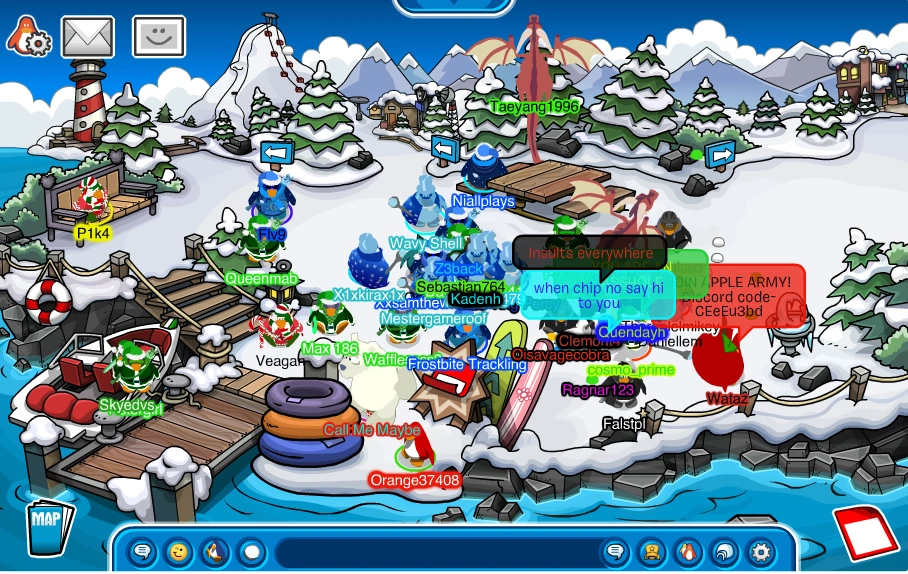
Task: Open the penguin actions menu
Action: [215, 551]
